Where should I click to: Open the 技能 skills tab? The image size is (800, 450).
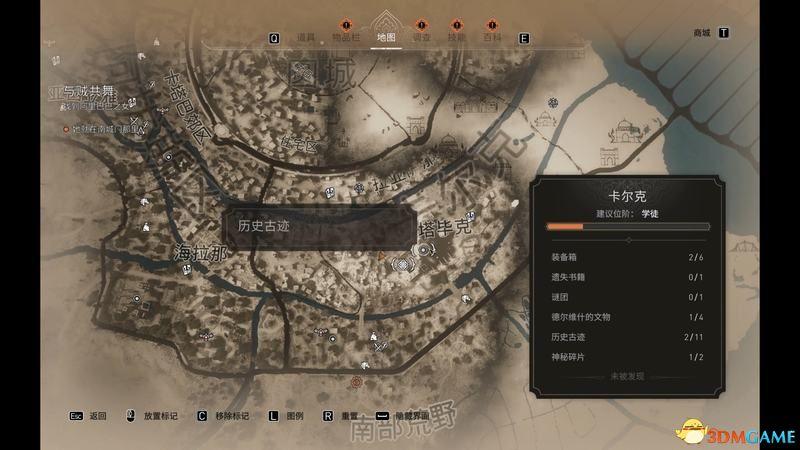(456, 38)
